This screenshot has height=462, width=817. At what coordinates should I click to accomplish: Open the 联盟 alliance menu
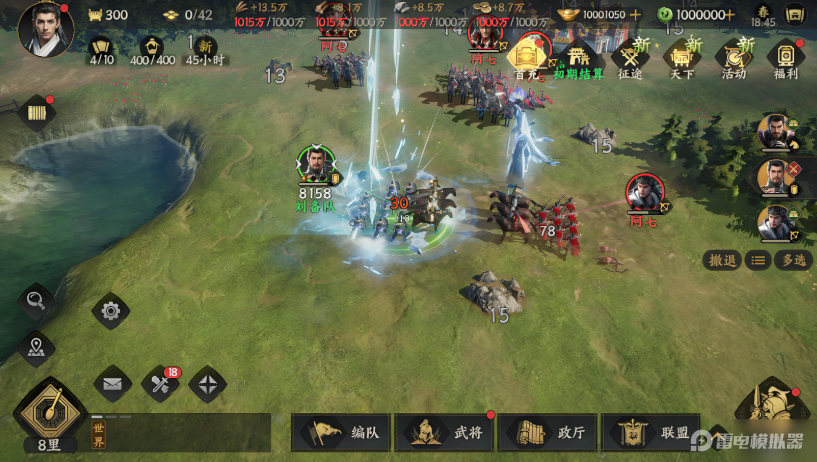coord(651,432)
